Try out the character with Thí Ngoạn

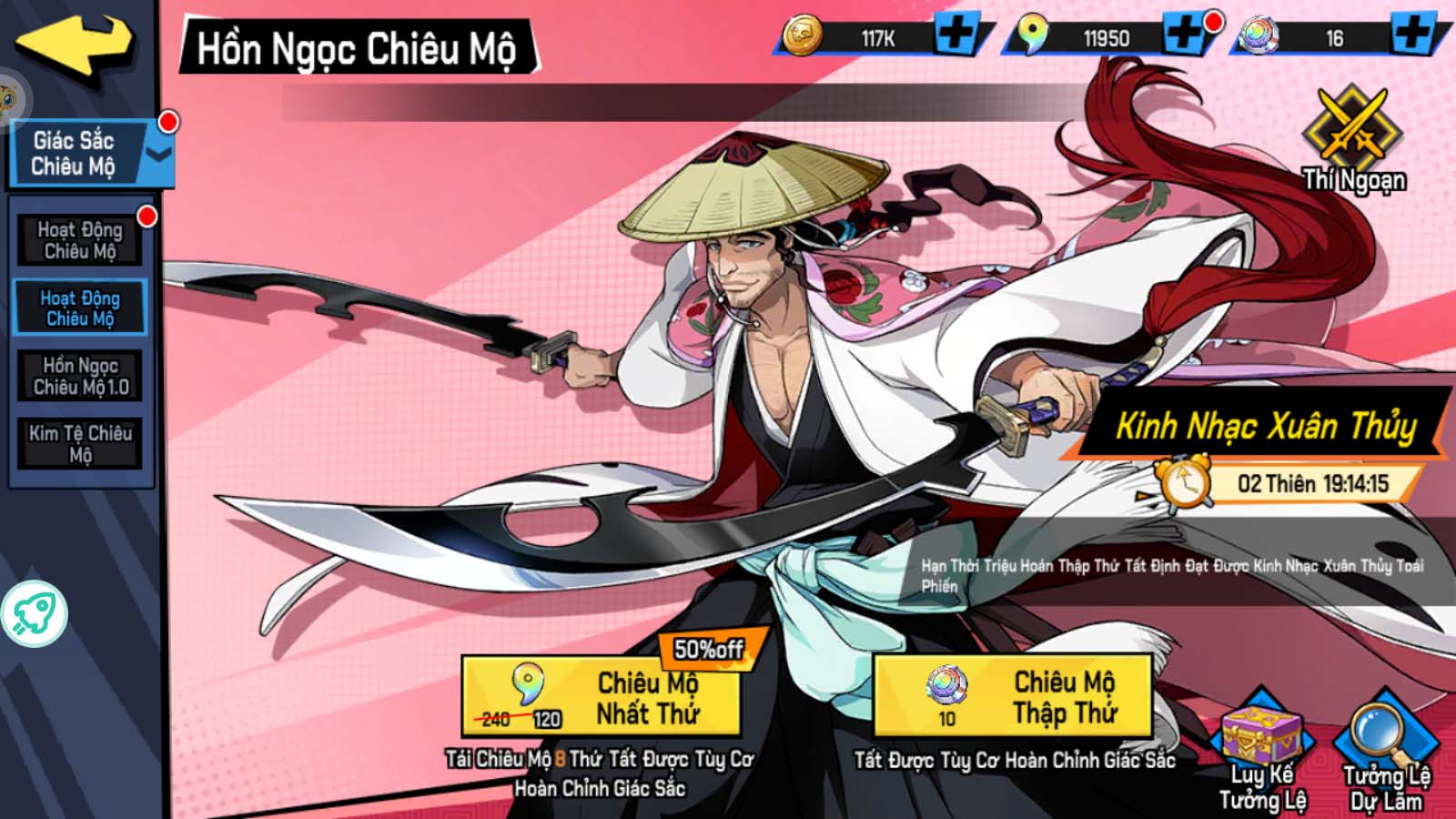click(1353, 141)
